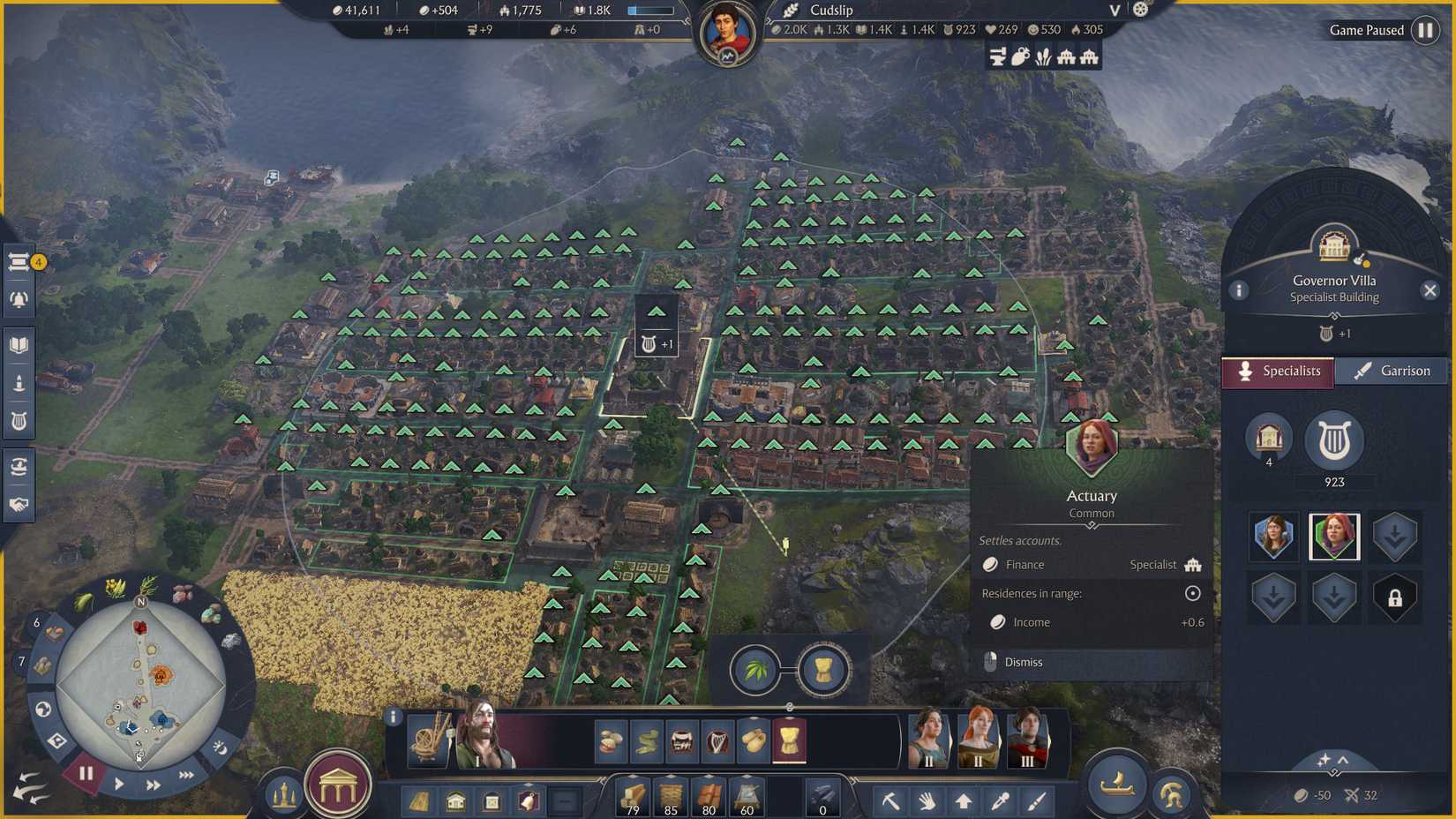This screenshot has height=819, width=1456.
Task: Open the quest log with the 4 badge
Action: pyautogui.click(x=19, y=260)
